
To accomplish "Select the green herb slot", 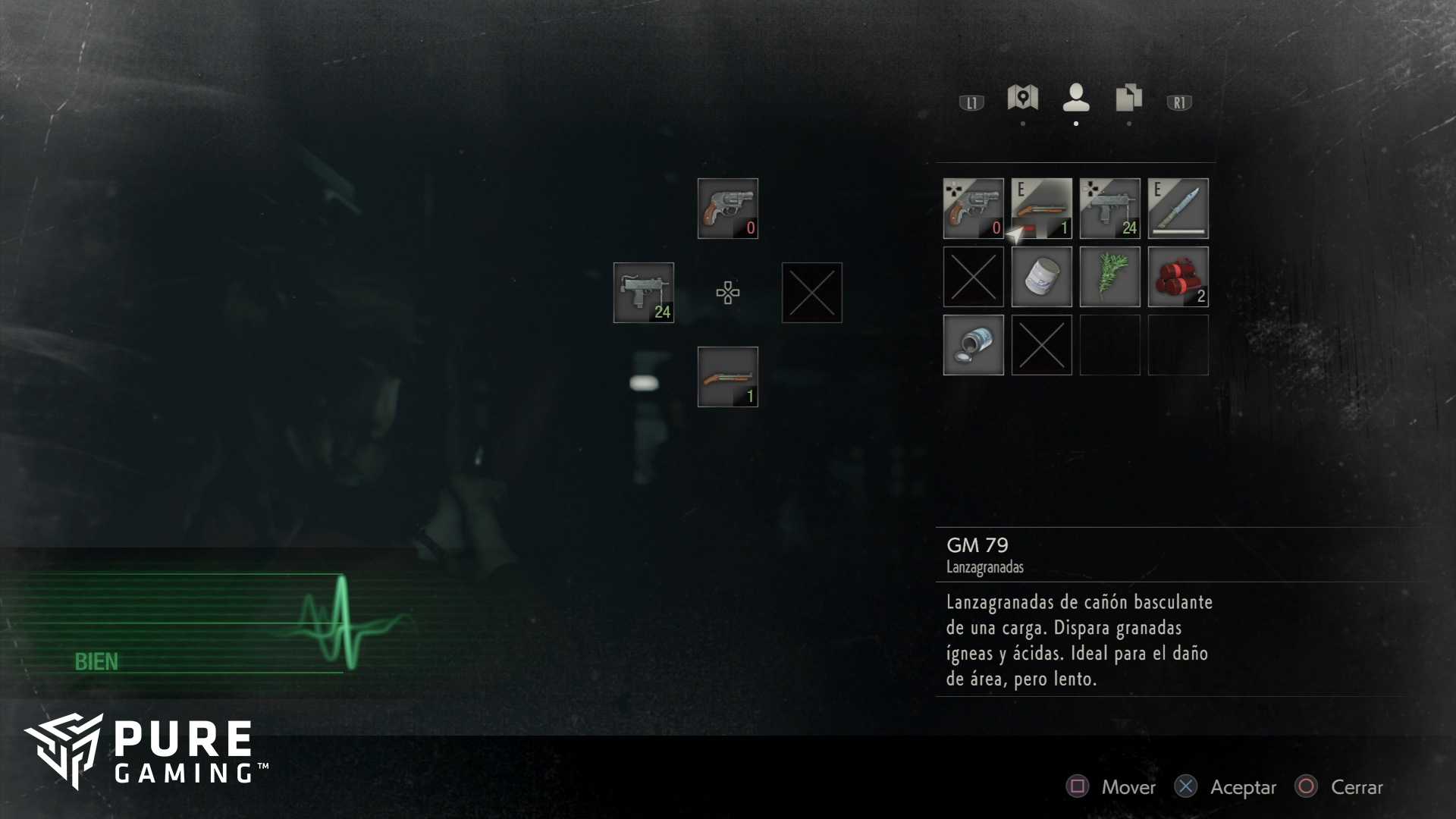I will [1109, 277].
